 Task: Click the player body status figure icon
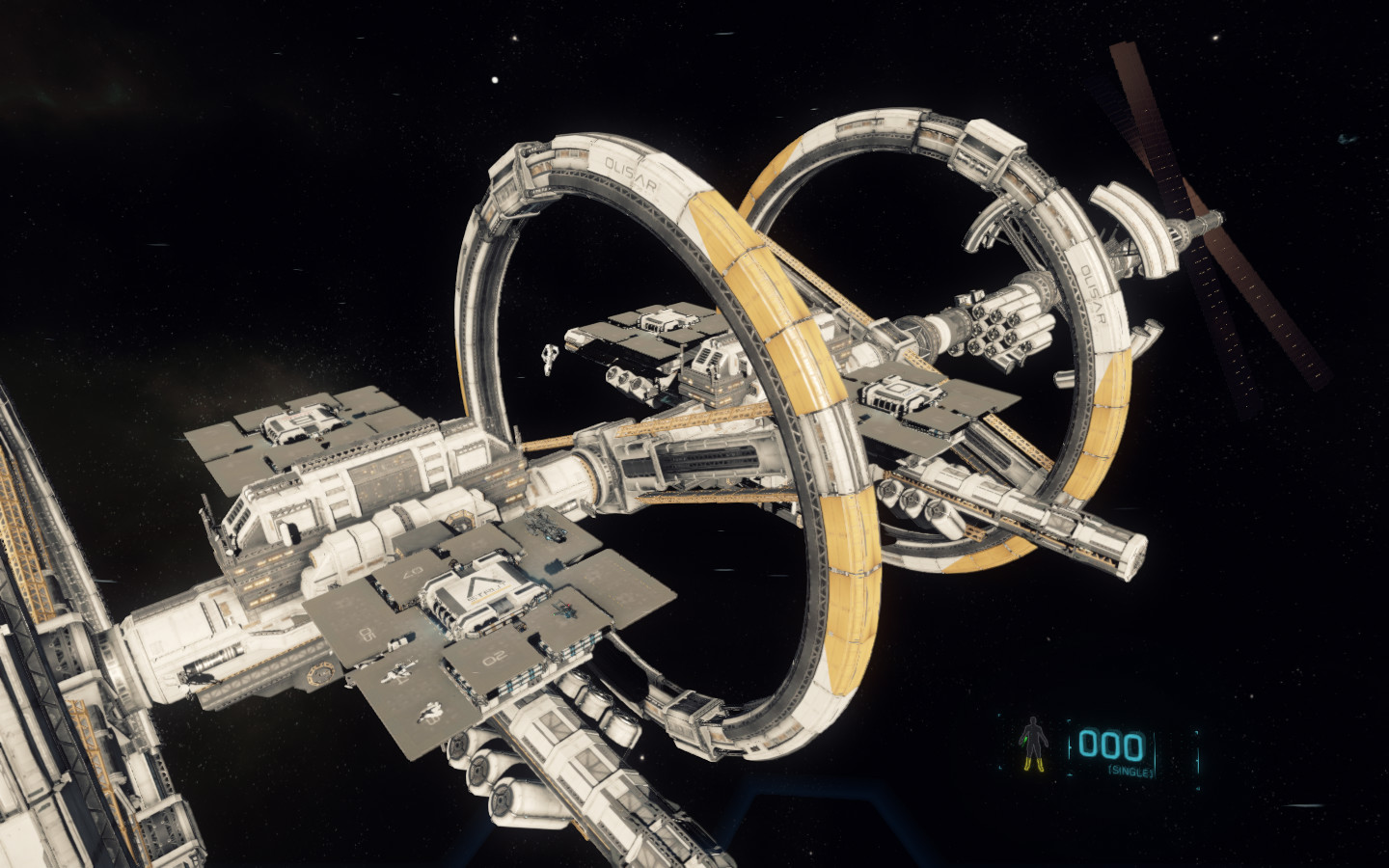(x=1035, y=746)
